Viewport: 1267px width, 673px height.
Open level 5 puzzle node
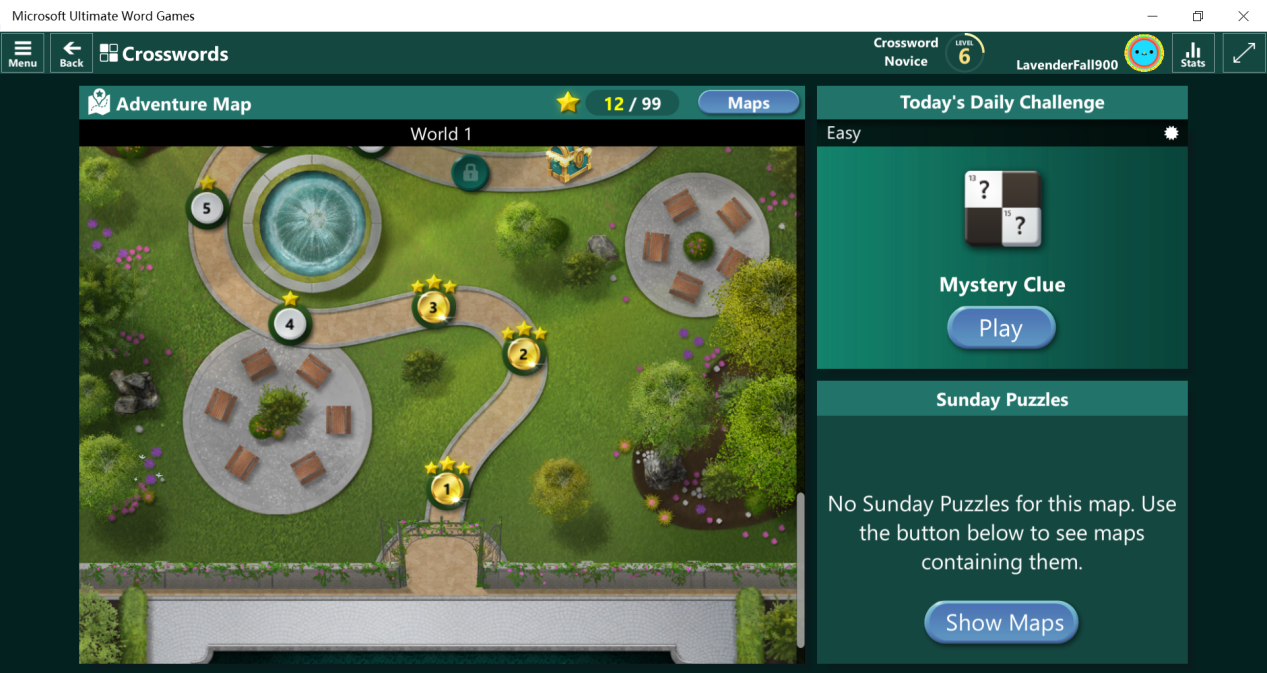tap(207, 208)
